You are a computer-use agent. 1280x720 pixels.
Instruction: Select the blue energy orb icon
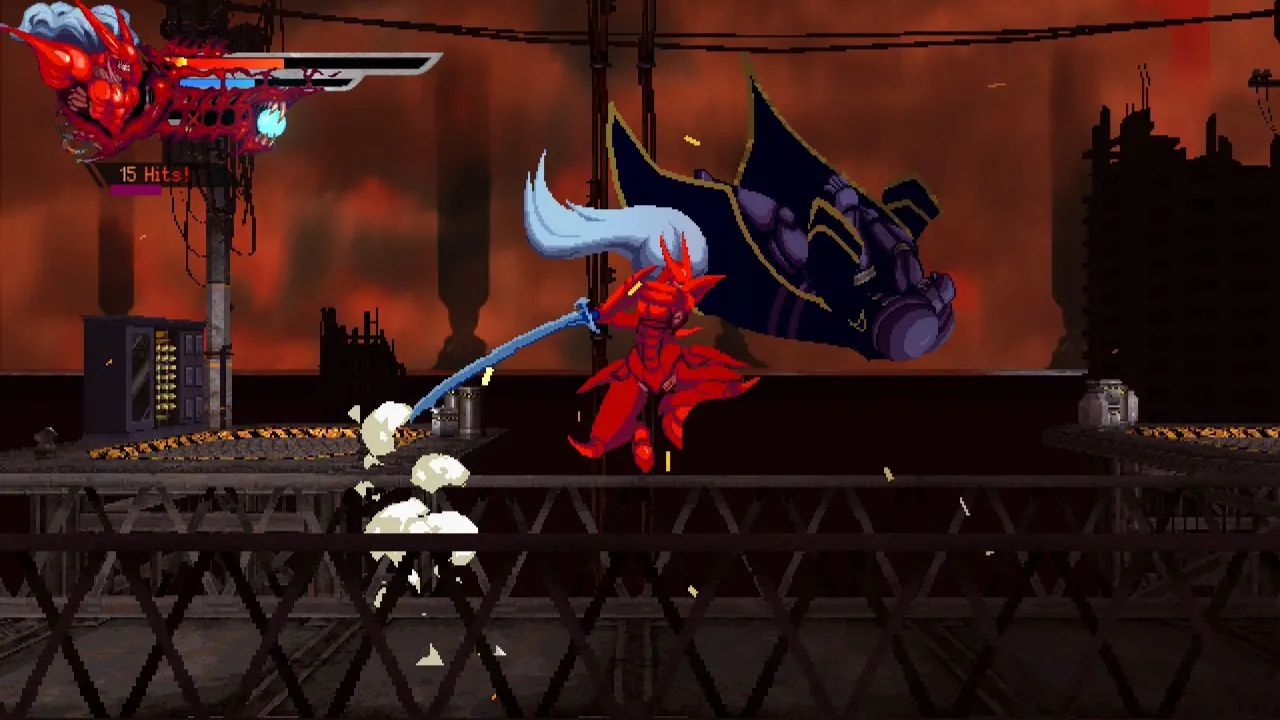coord(271,123)
